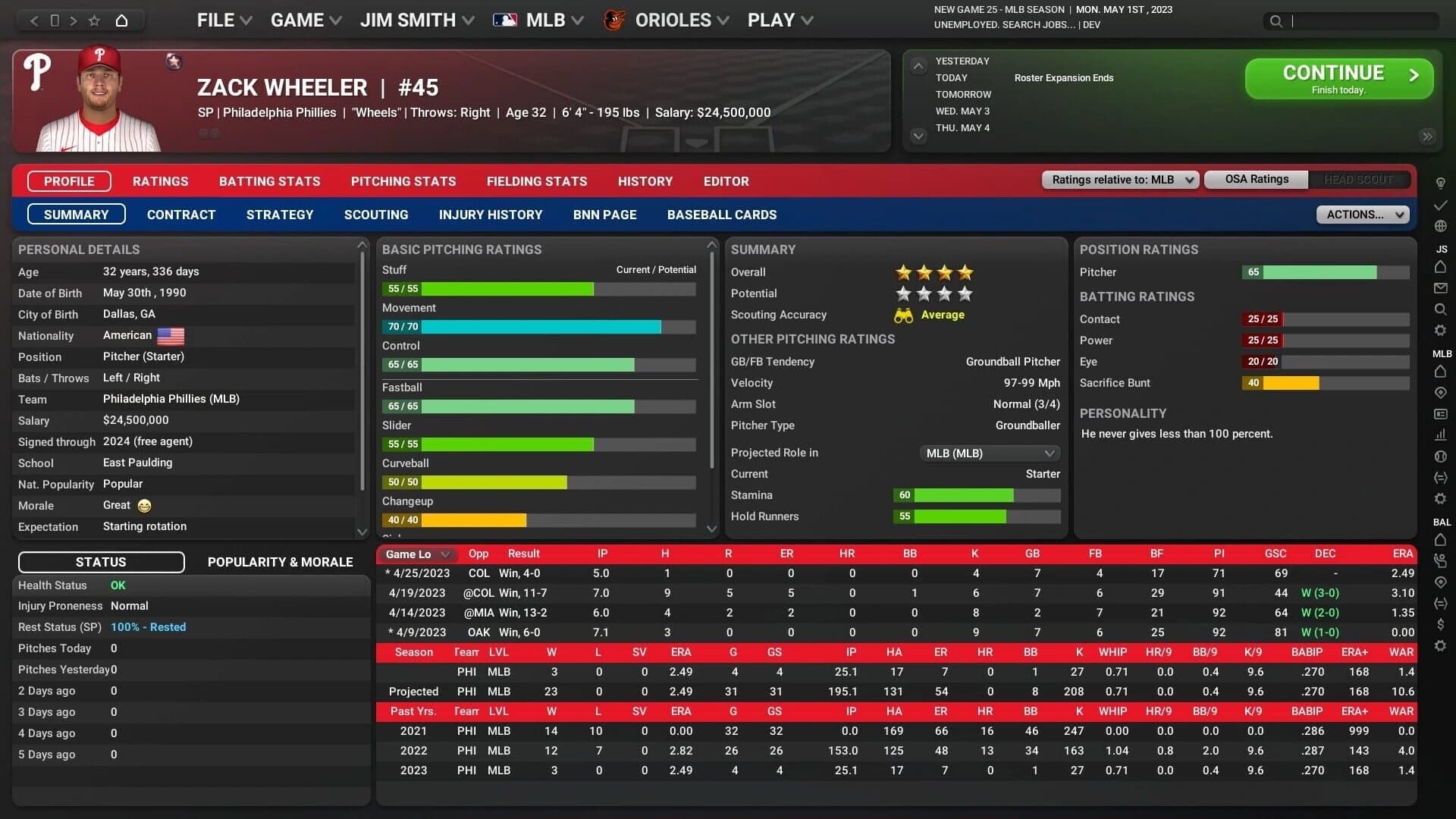Click the home icon in the top navigation bar
Screen dimensions: 1456x819
click(x=122, y=20)
